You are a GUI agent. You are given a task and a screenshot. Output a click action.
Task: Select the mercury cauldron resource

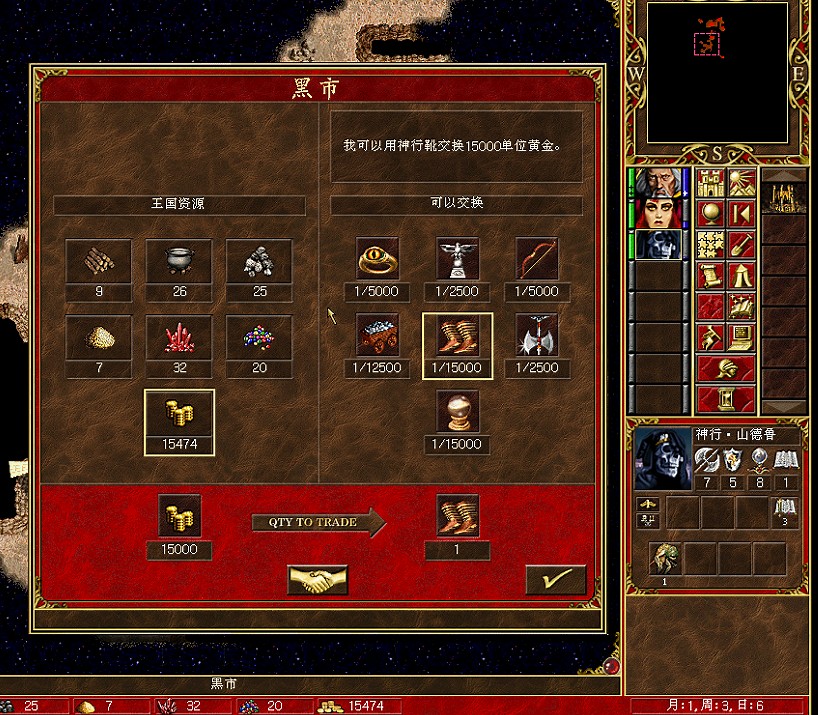tap(180, 261)
